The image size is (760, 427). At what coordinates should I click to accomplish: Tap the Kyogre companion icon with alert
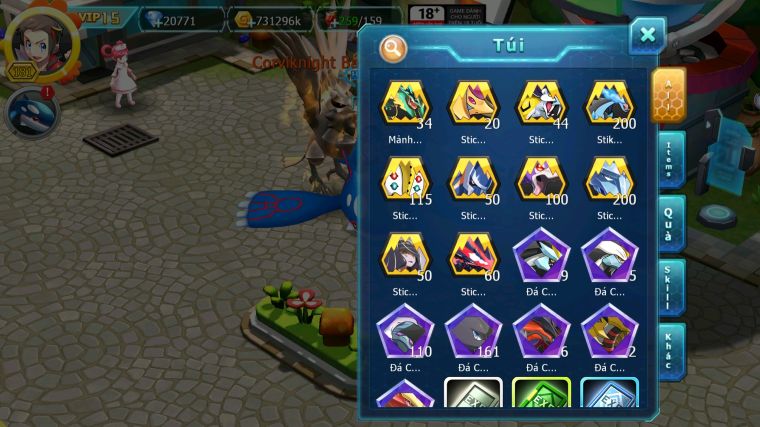click(x=31, y=113)
